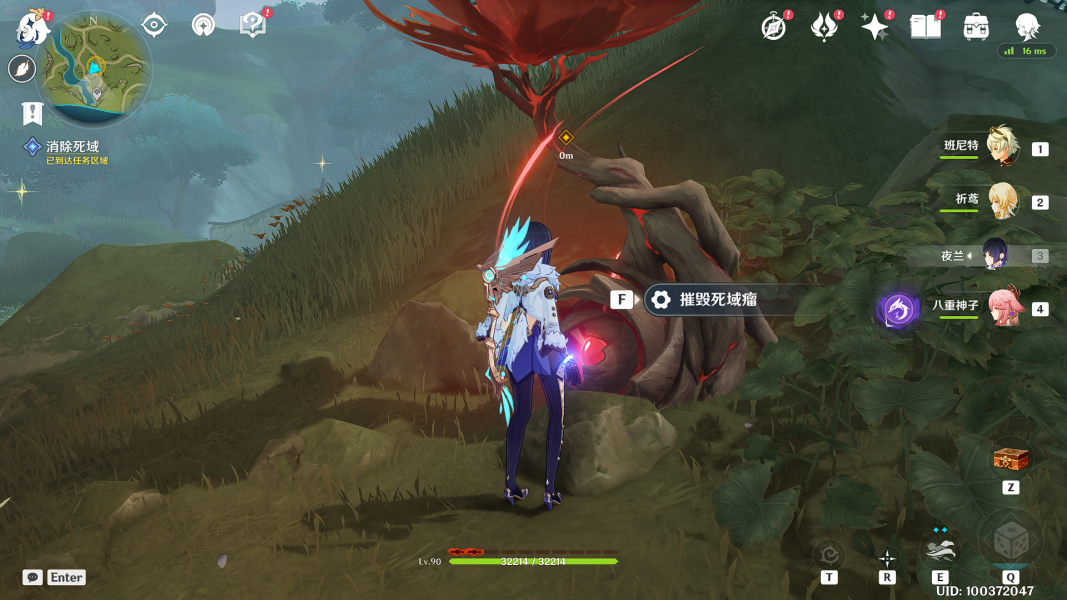Open the Adventurer Handbook book icon
The width and height of the screenshot is (1067, 600).
[x=926, y=27]
